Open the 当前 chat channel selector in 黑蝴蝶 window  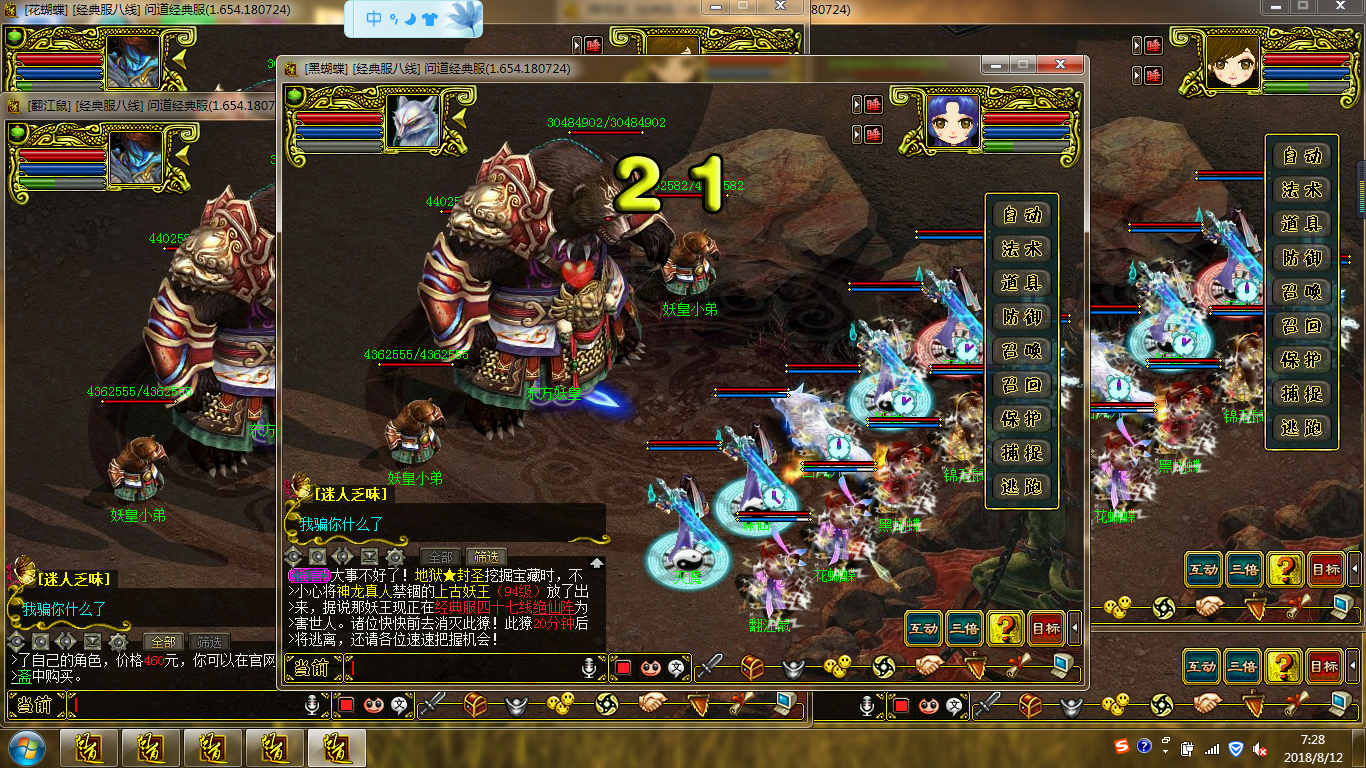[x=312, y=668]
